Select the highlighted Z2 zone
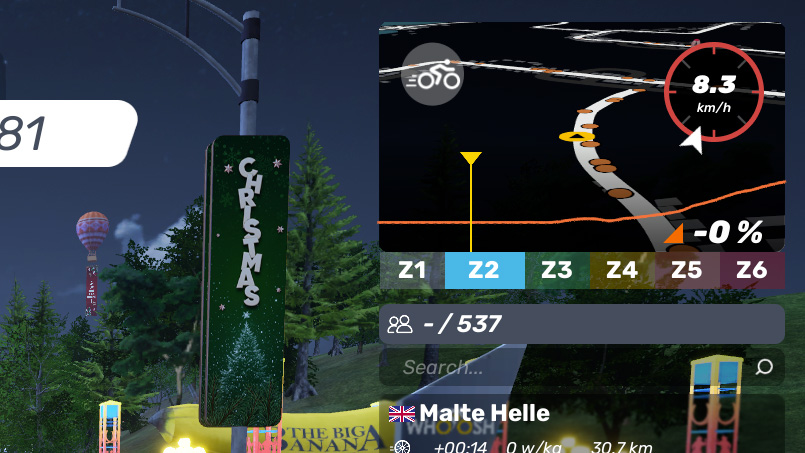The image size is (805, 453). click(x=484, y=270)
